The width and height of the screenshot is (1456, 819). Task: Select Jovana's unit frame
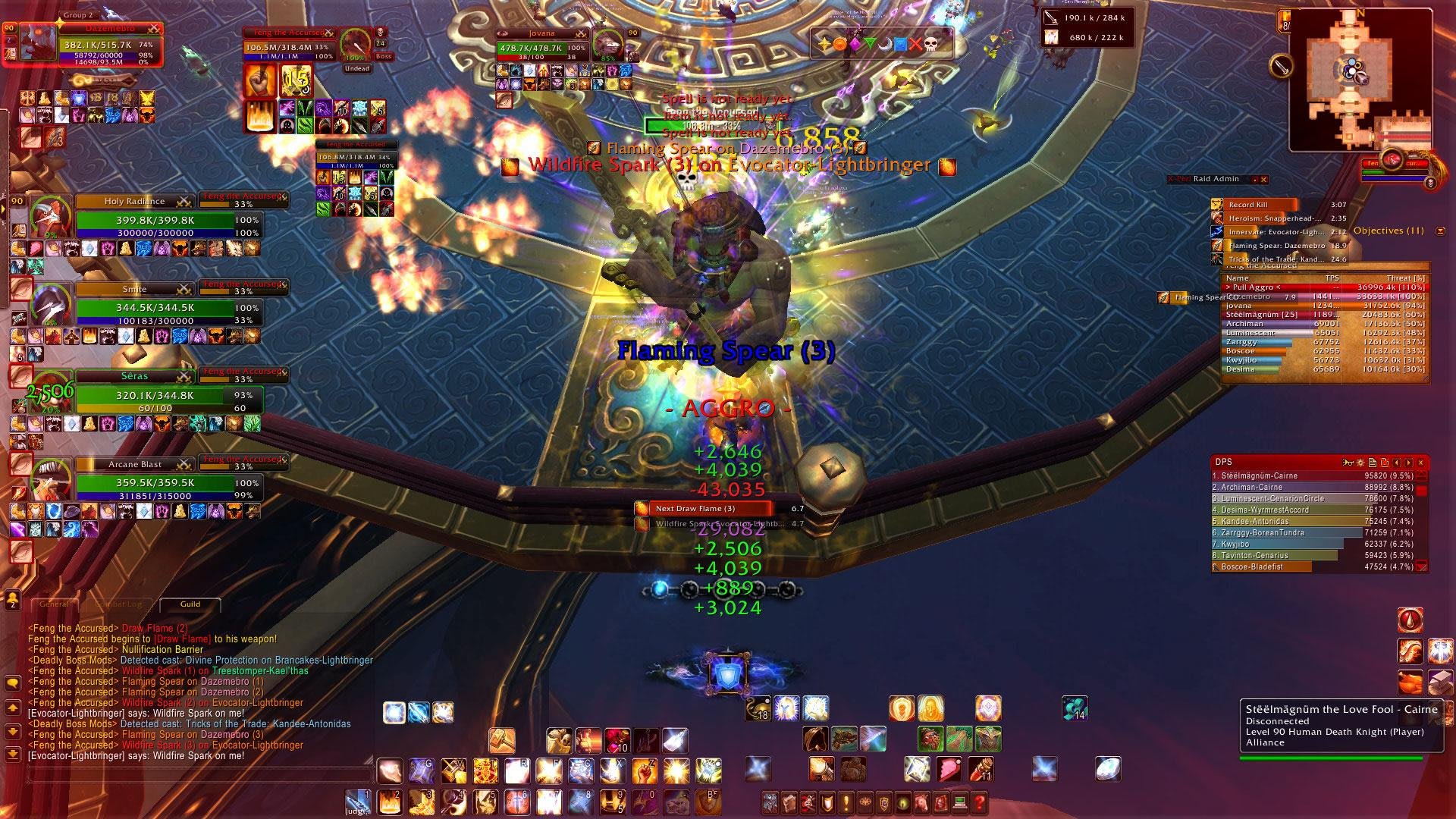[x=542, y=48]
